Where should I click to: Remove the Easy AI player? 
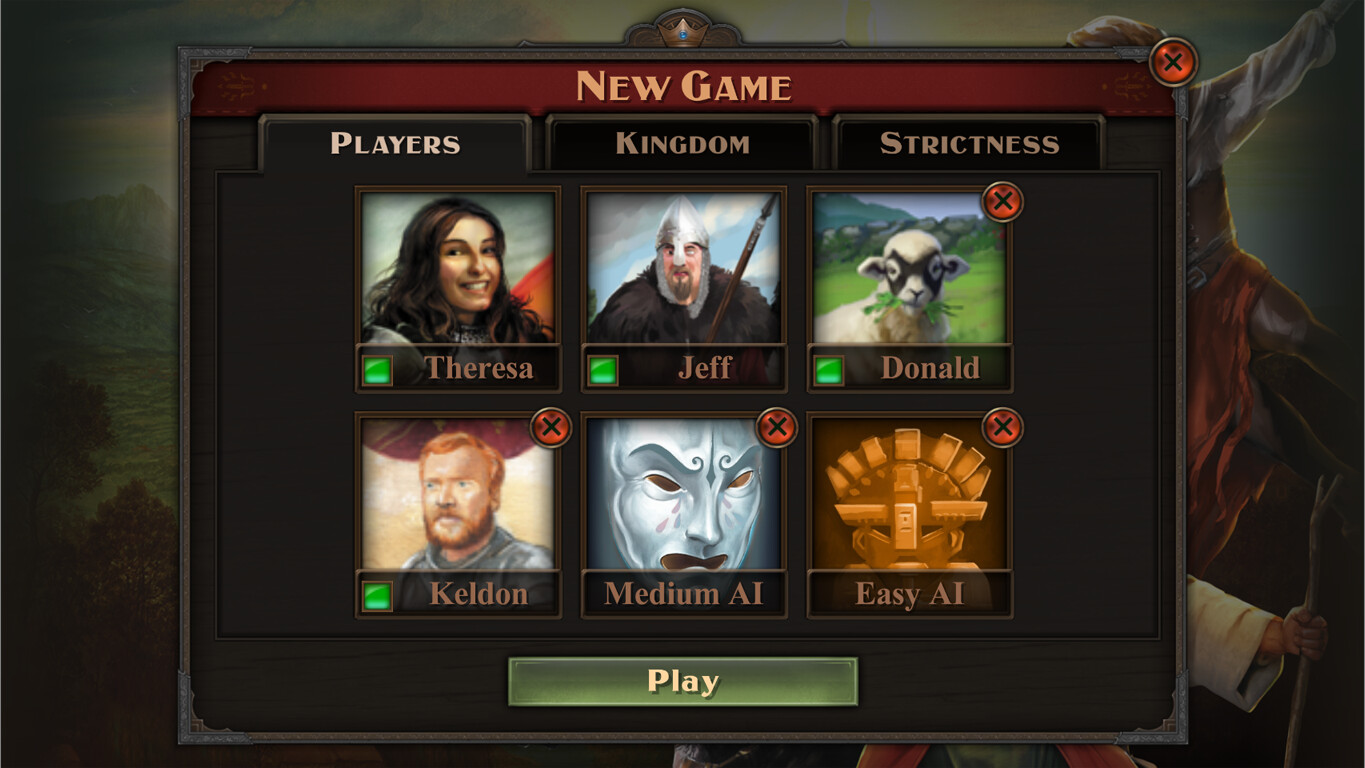click(1002, 426)
